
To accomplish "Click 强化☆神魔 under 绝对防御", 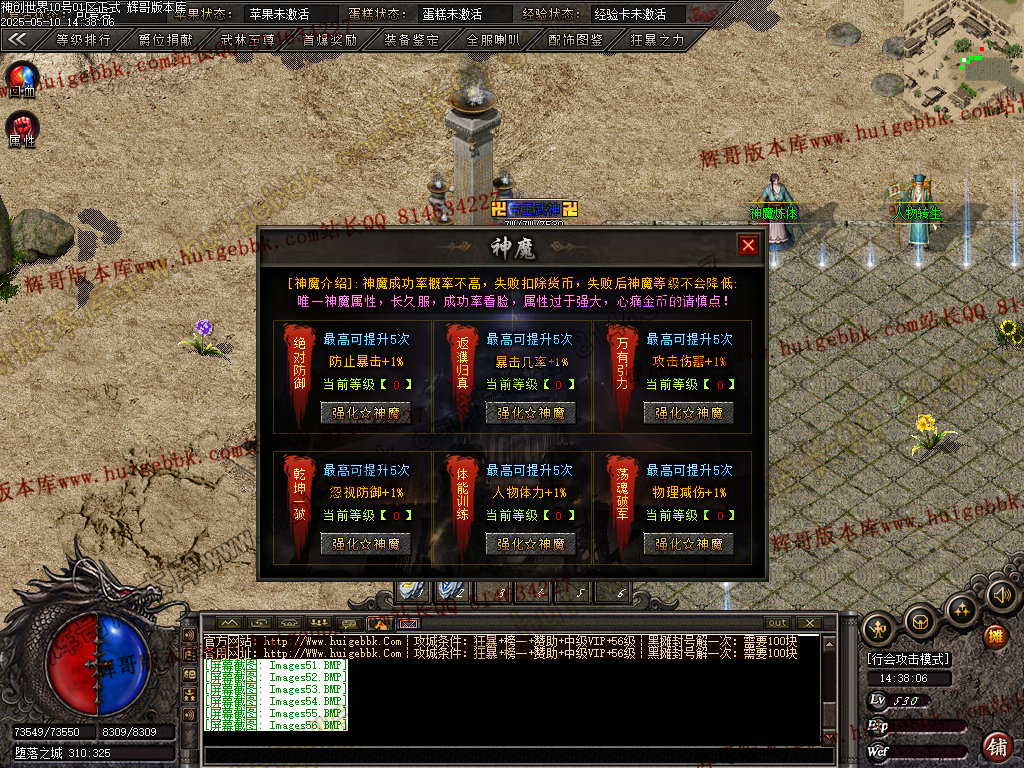I will pyautogui.click(x=365, y=412).
